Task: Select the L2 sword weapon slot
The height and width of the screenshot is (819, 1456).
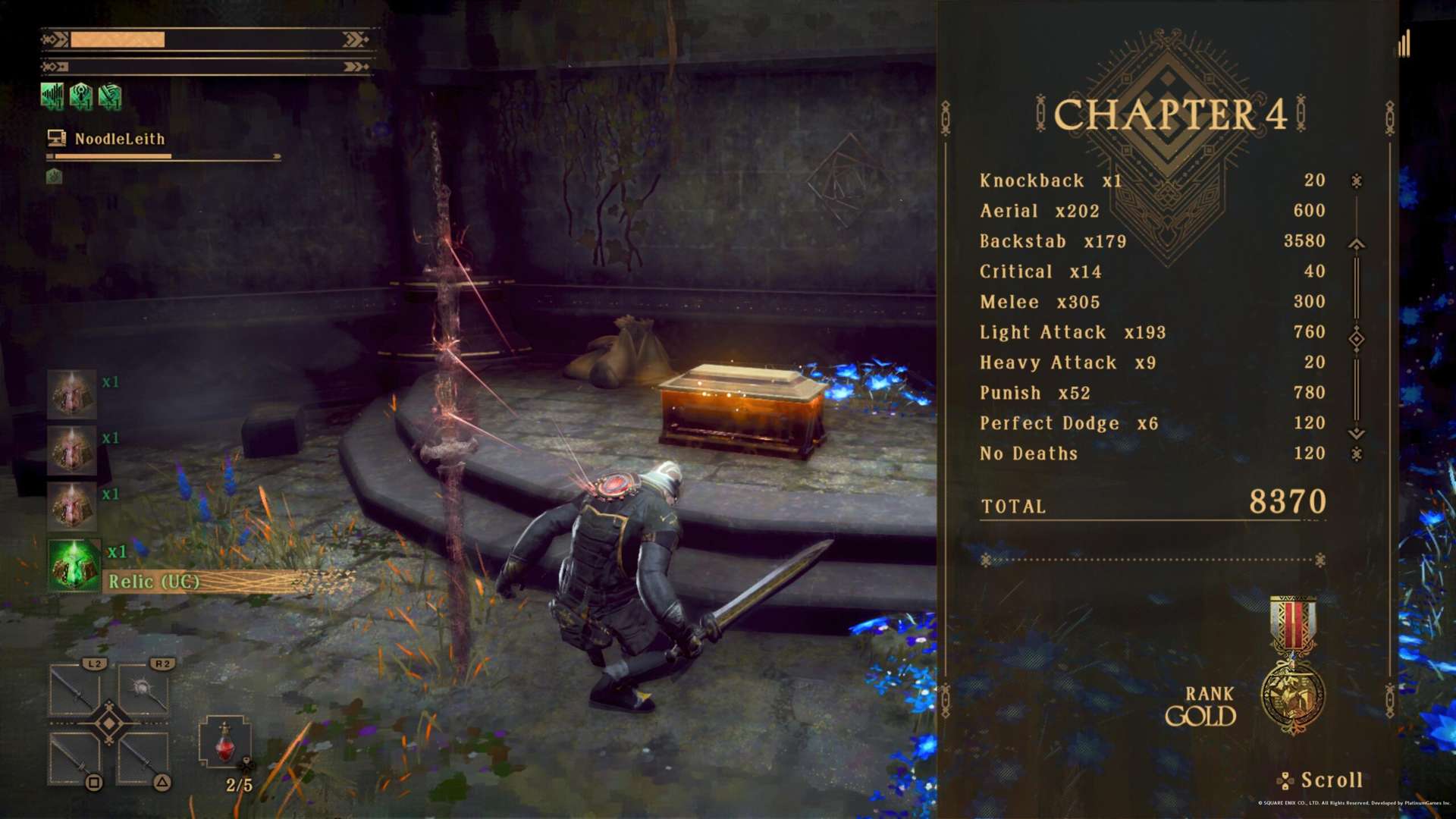Action: click(x=75, y=689)
